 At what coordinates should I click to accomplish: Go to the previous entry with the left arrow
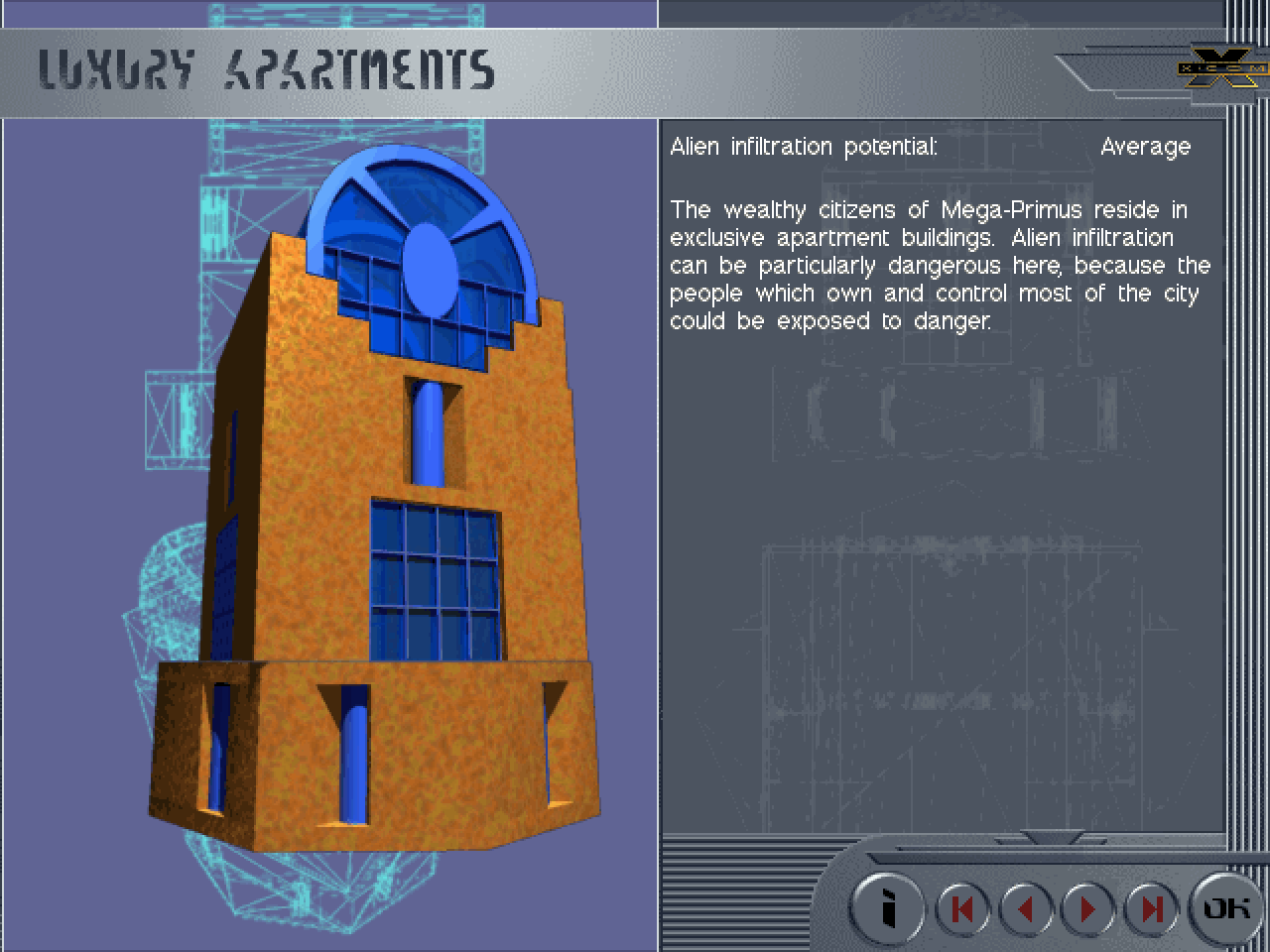pyautogui.click(x=1025, y=908)
